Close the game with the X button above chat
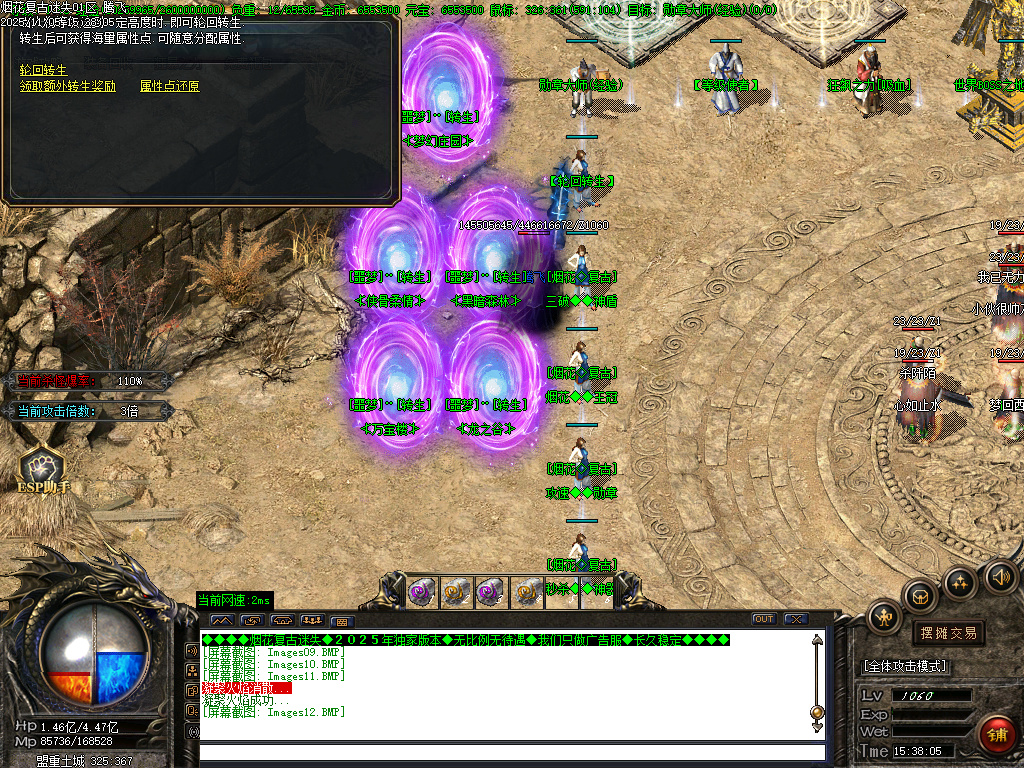The height and width of the screenshot is (768, 1024). pyautogui.click(x=796, y=619)
